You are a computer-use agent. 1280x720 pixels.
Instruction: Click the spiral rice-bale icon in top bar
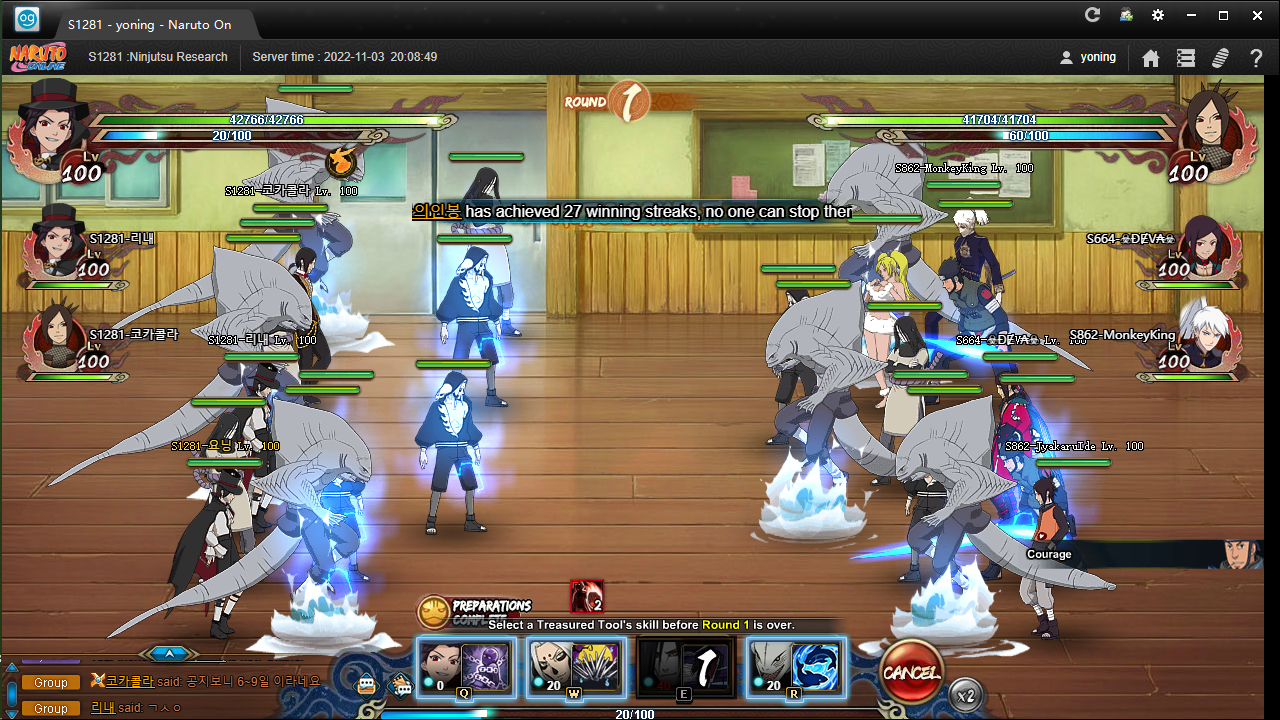(x=1220, y=58)
